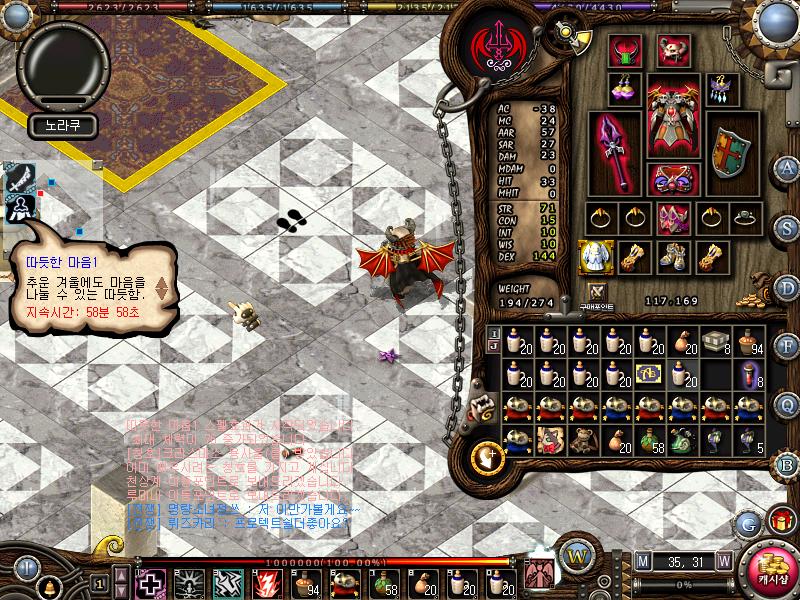This screenshot has width=800, height=600.
Task: Click the small M map button
Action: [642, 561]
